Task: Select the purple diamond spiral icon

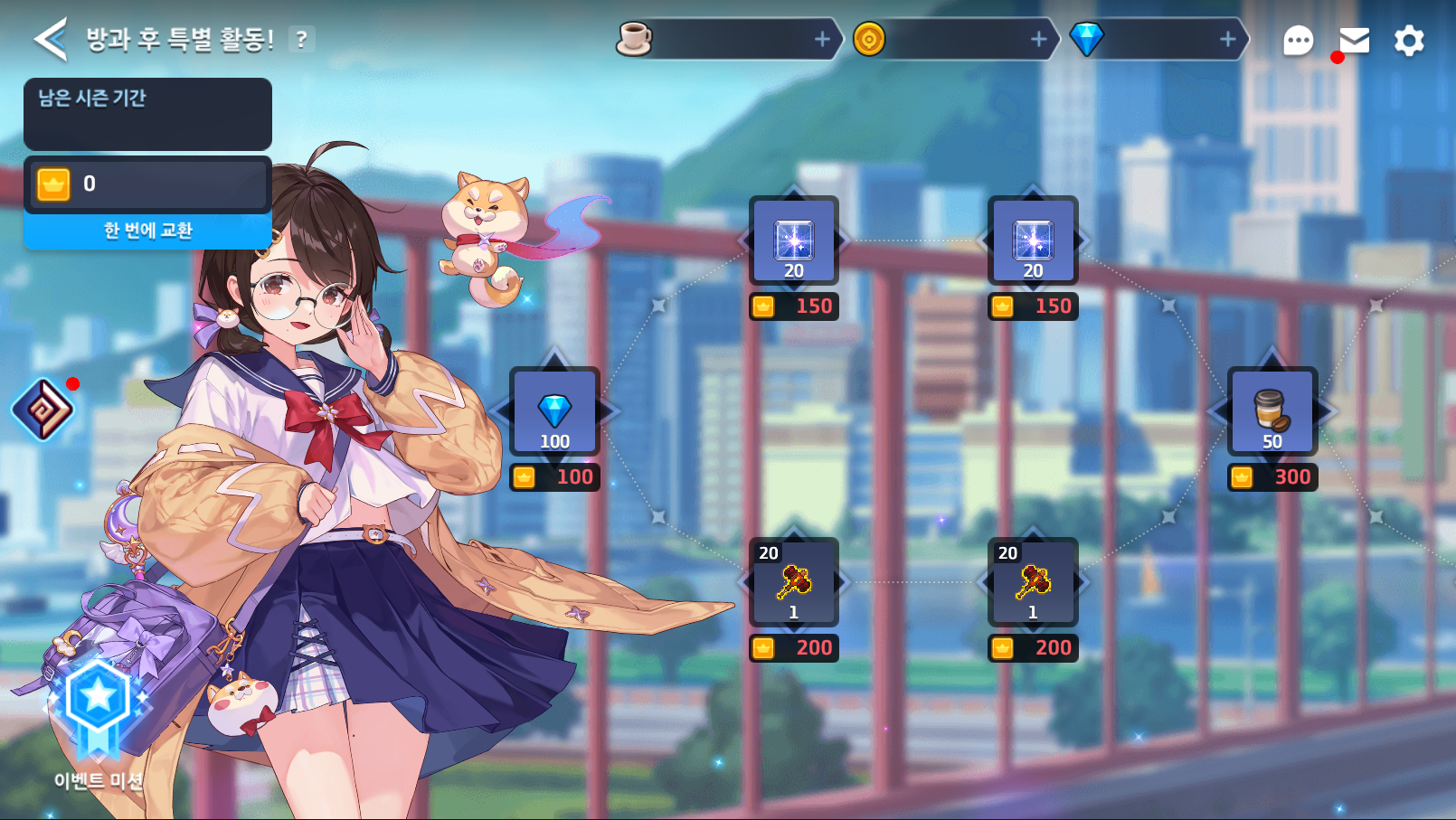Action: (43, 410)
